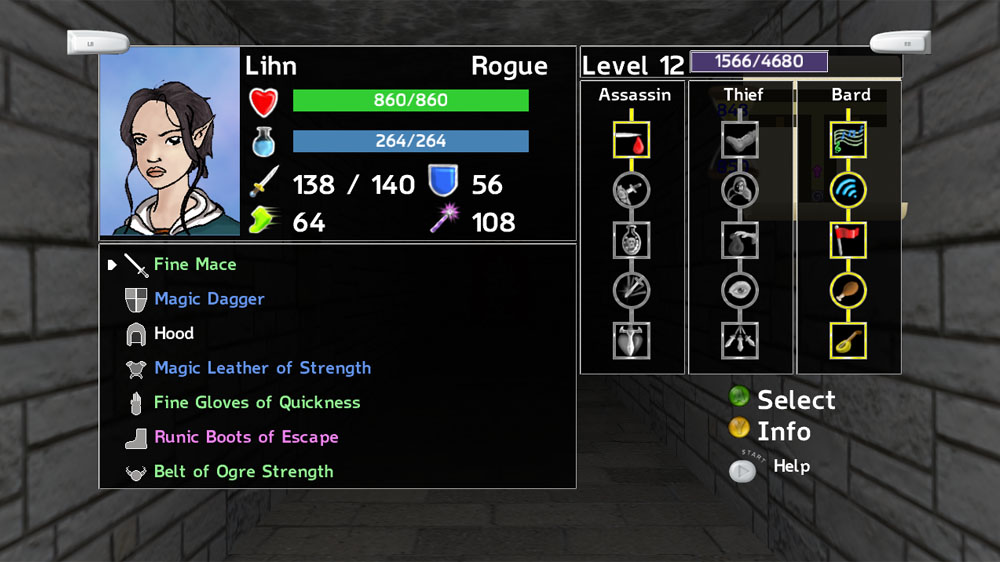The height and width of the screenshot is (562, 1000).
Task: Pick the lute Bard skill
Action: pyautogui.click(x=849, y=340)
